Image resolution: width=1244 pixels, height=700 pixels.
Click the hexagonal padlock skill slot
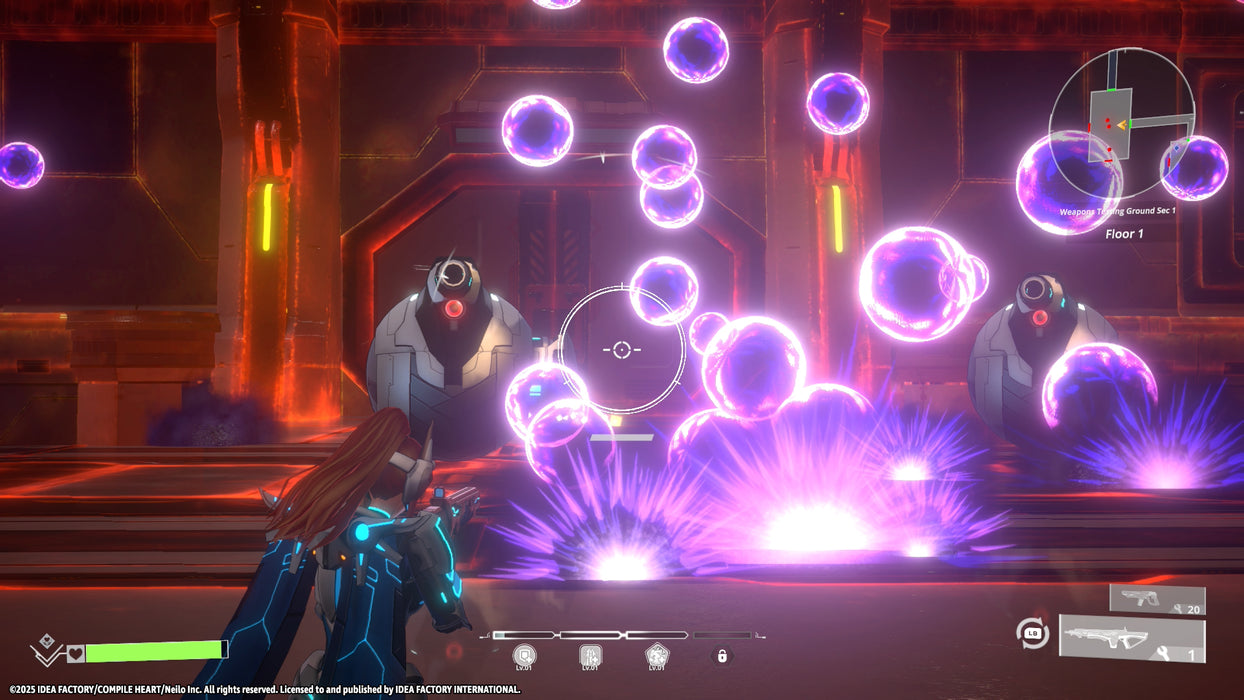(720, 656)
